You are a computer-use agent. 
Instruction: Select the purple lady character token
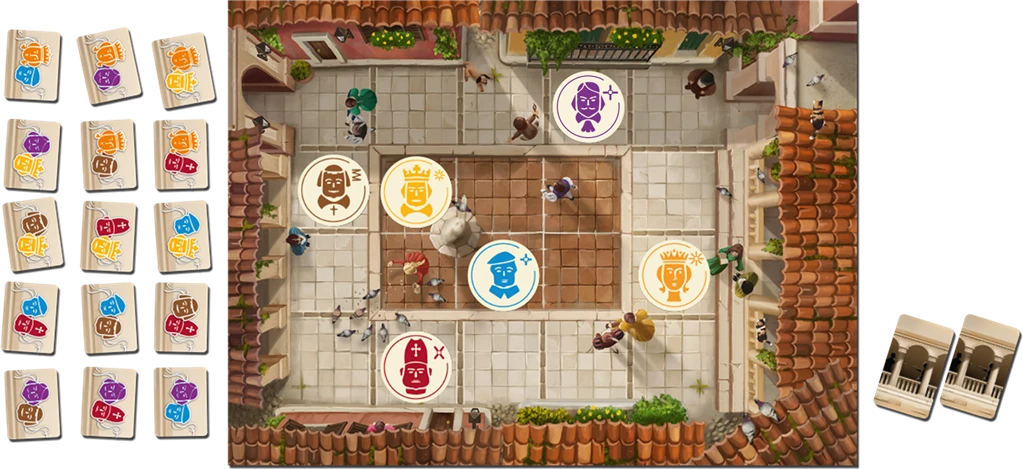tap(588, 106)
